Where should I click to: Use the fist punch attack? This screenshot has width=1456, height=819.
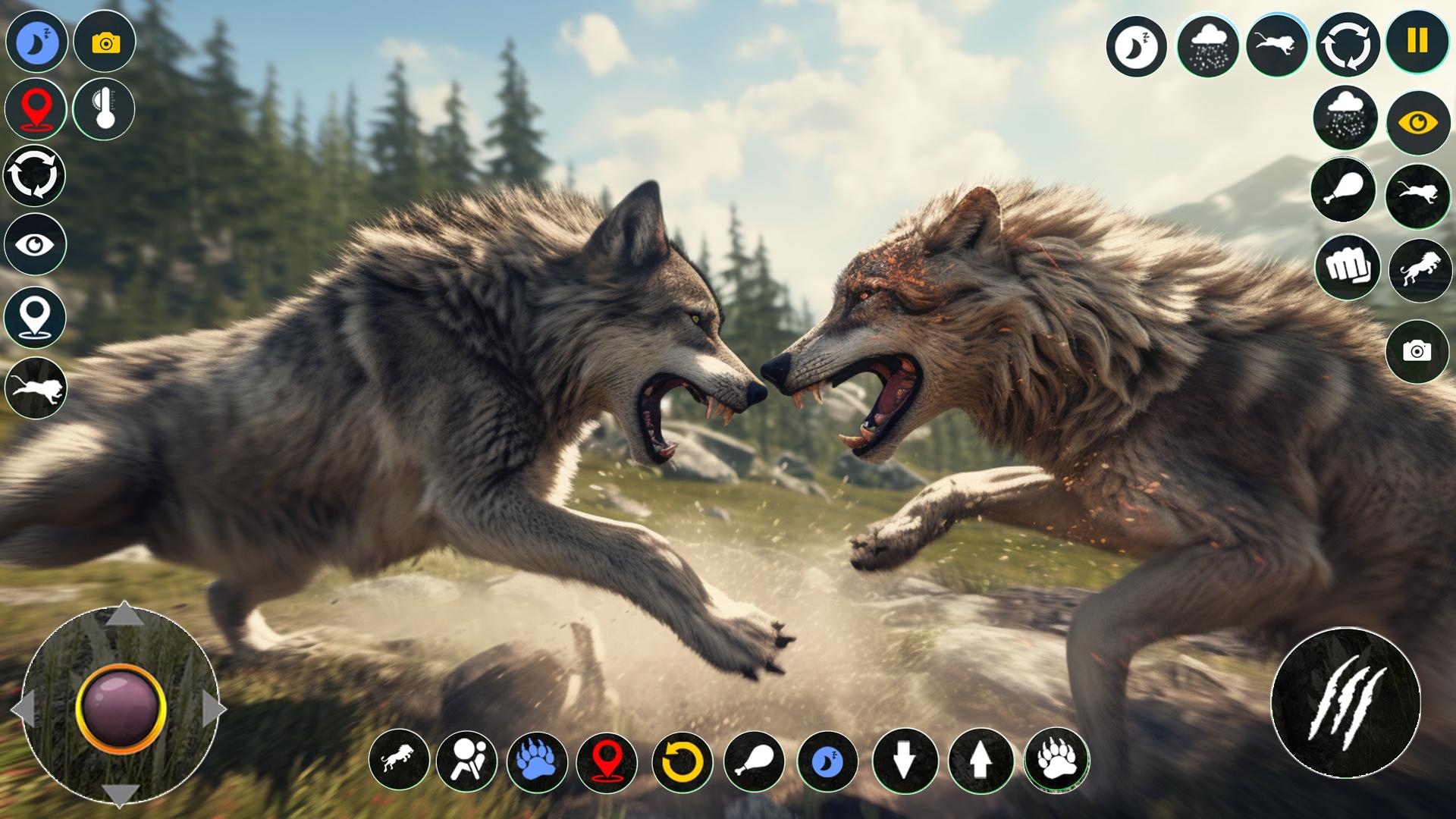[x=1347, y=266]
